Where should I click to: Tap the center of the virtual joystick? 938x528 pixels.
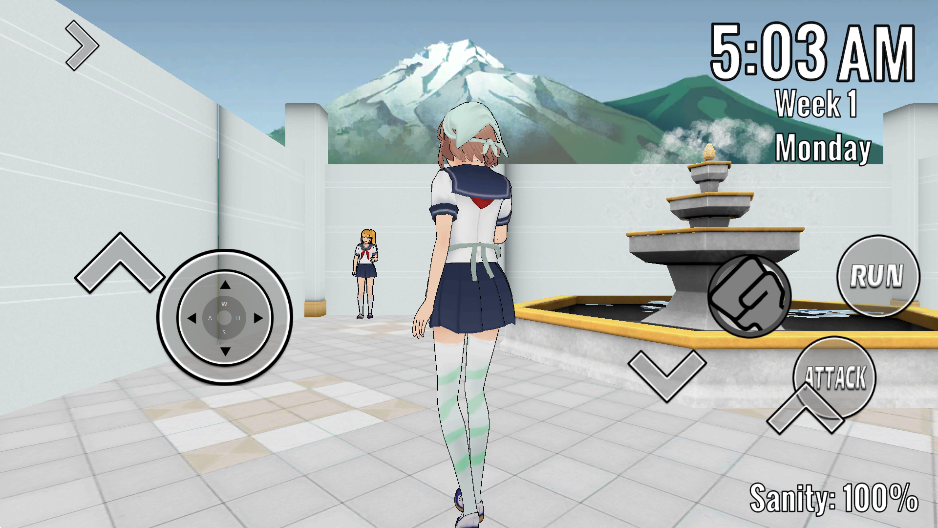click(x=224, y=318)
